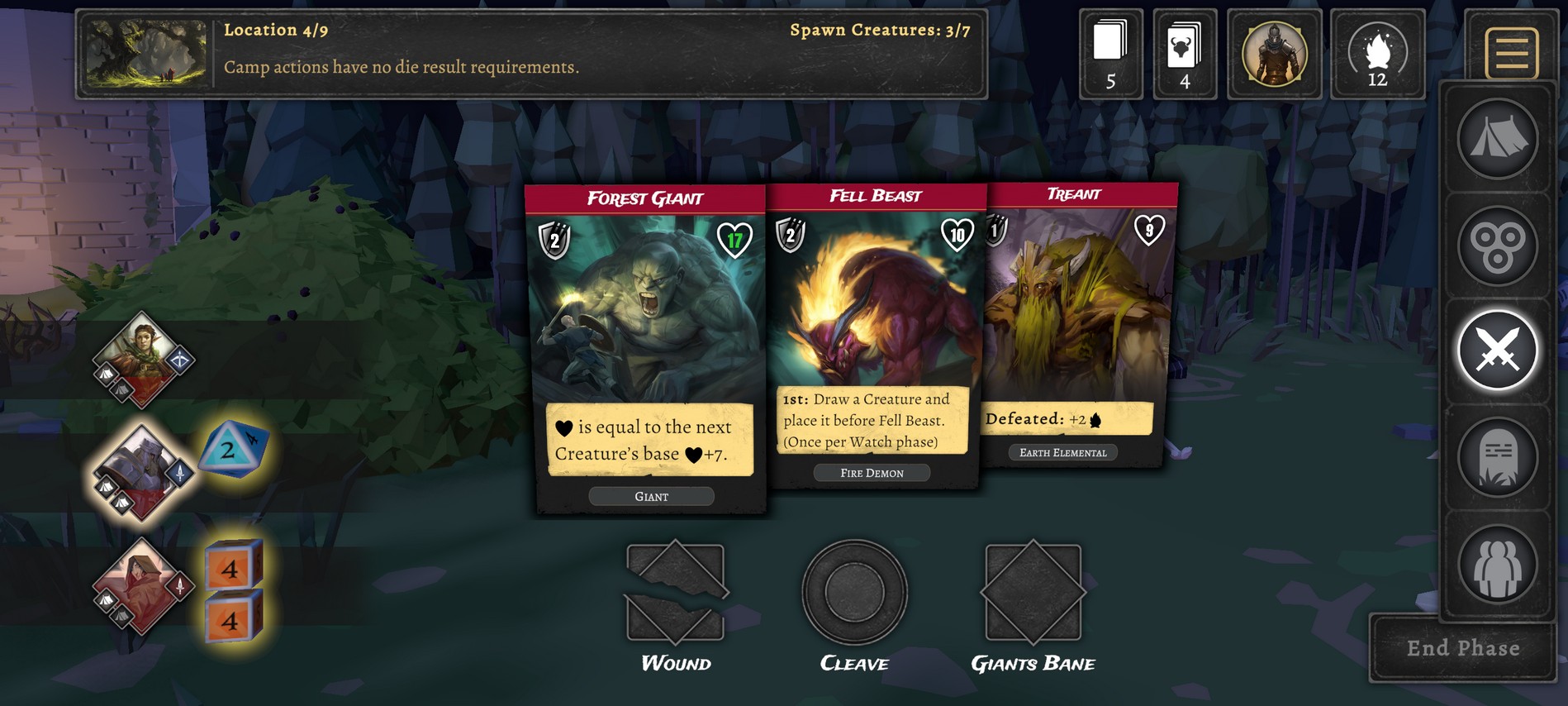Click the End Phase button

[1462, 648]
